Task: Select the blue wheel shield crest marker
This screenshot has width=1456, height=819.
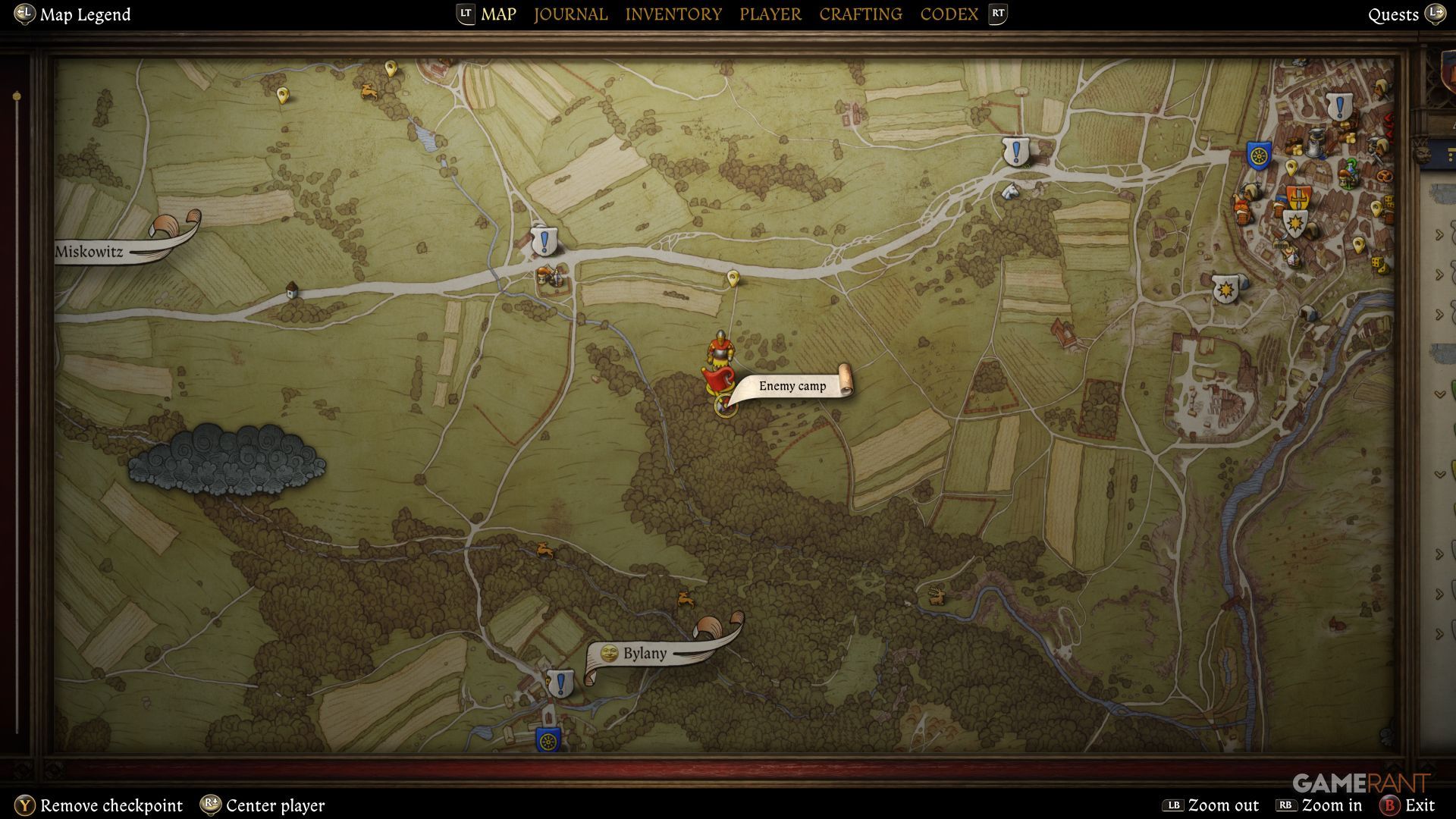Action: point(1258,154)
